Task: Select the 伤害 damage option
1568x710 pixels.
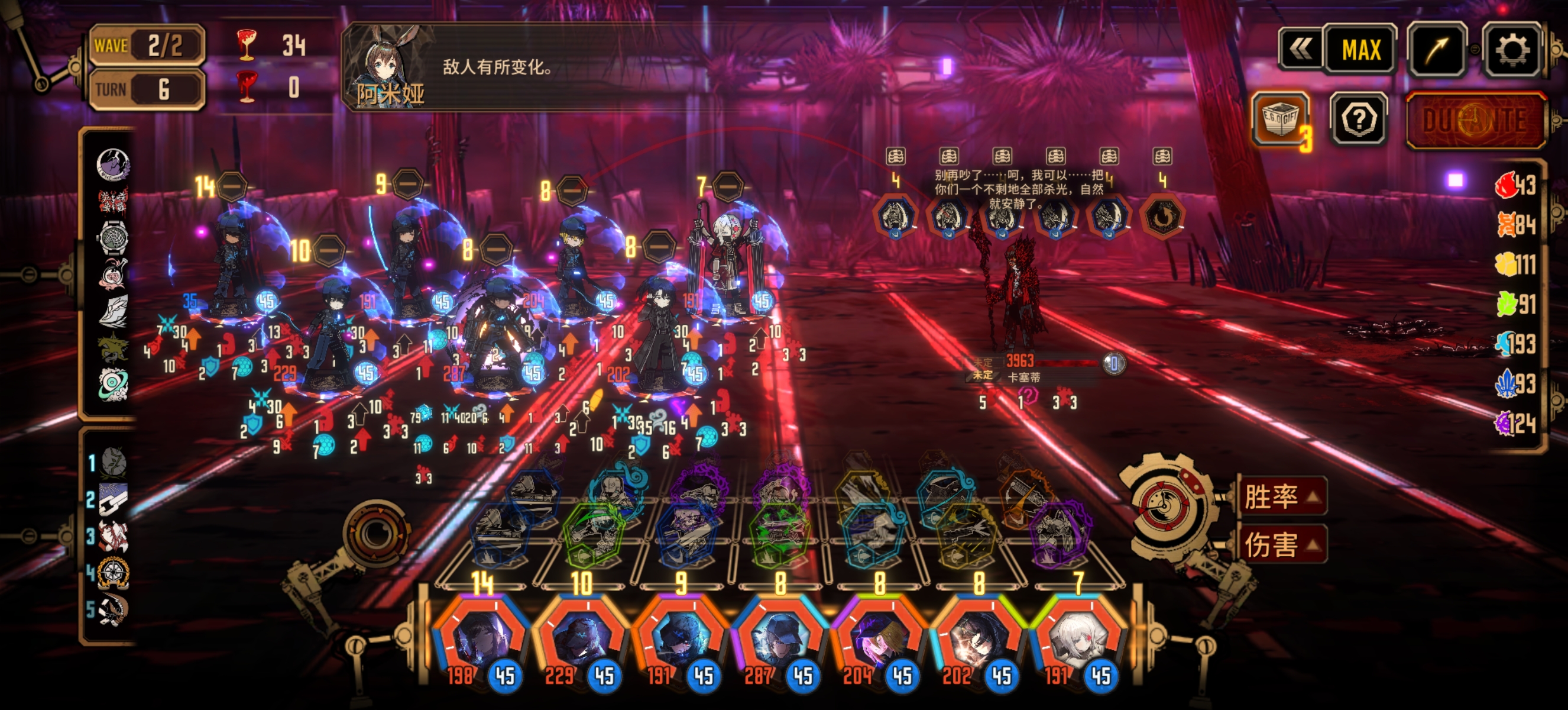Action: click(1282, 544)
